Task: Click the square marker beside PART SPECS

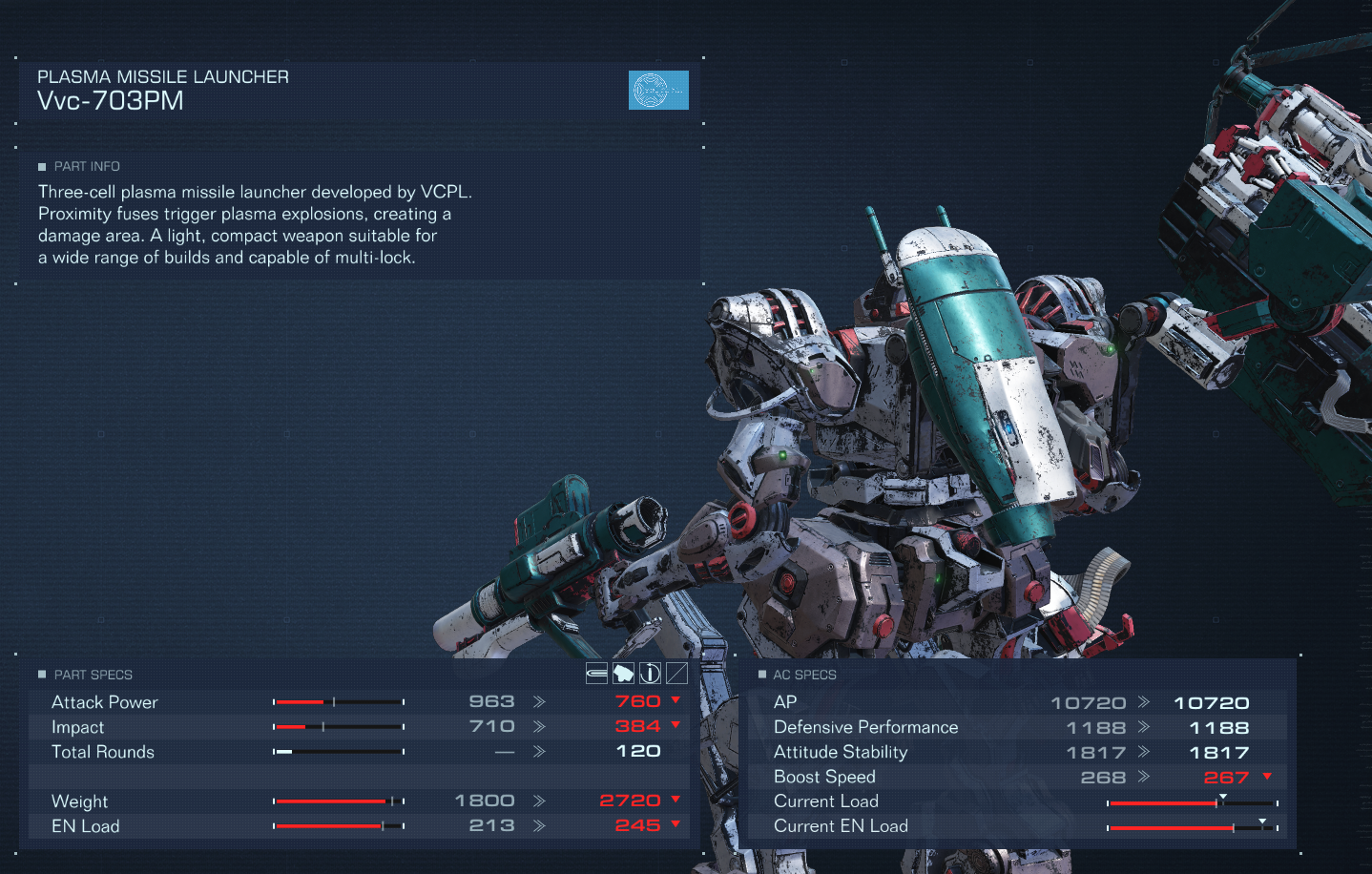Action: click(41, 675)
